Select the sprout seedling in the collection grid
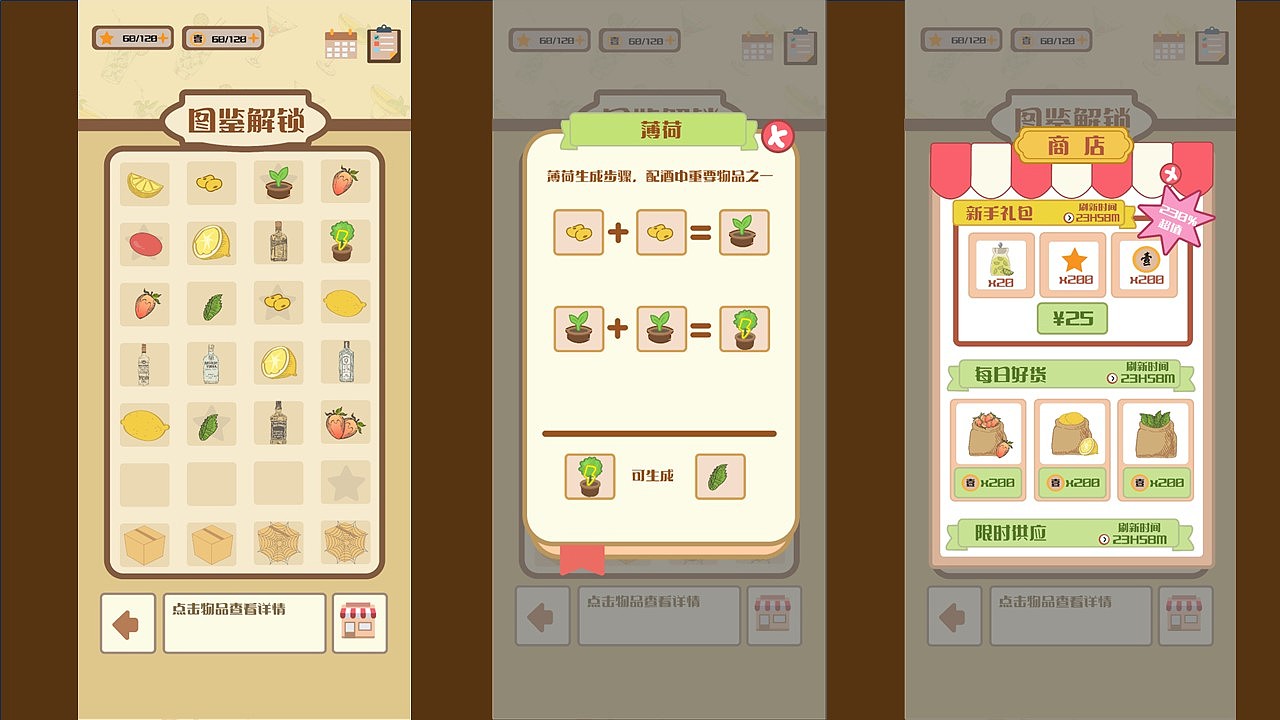Image resolution: width=1280 pixels, height=720 pixels. click(278, 182)
